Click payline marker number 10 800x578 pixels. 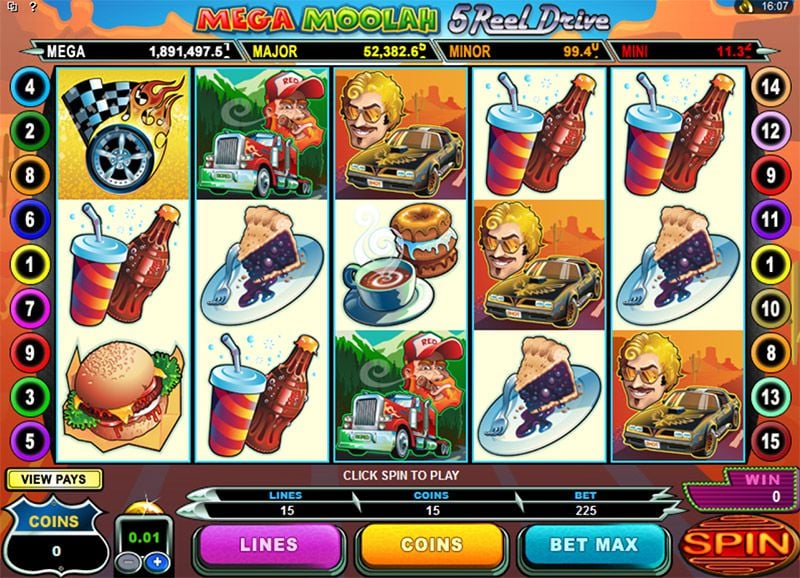[769, 308]
